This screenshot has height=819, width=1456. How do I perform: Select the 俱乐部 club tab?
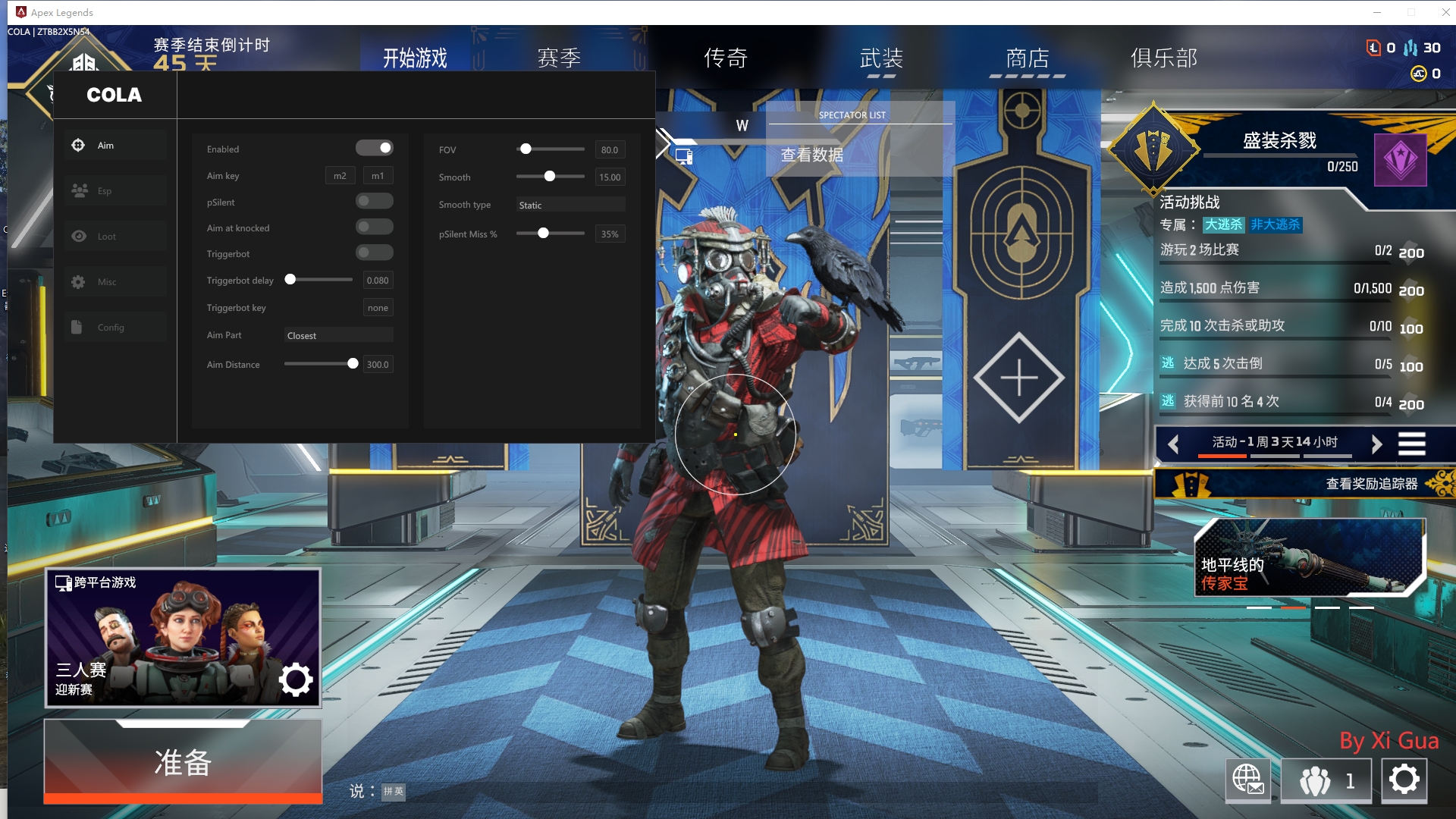pyautogui.click(x=1164, y=58)
